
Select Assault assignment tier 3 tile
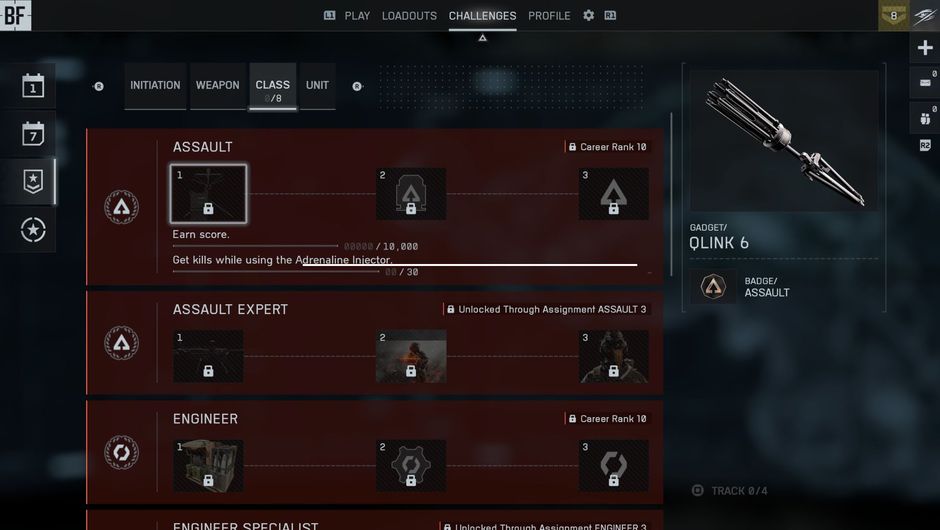(613, 193)
